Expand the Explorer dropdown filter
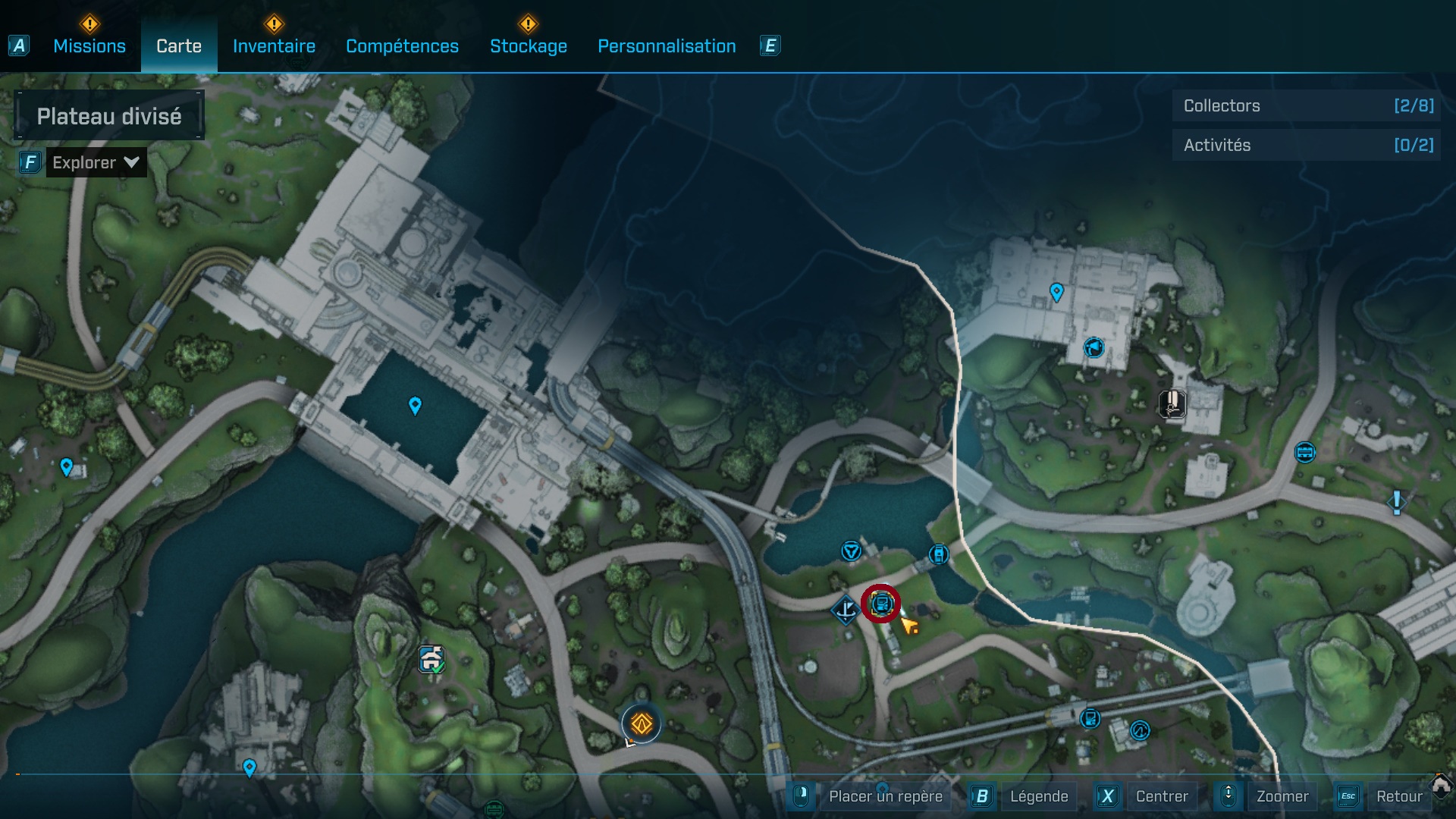This screenshot has height=819, width=1456. [x=96, y=162]
